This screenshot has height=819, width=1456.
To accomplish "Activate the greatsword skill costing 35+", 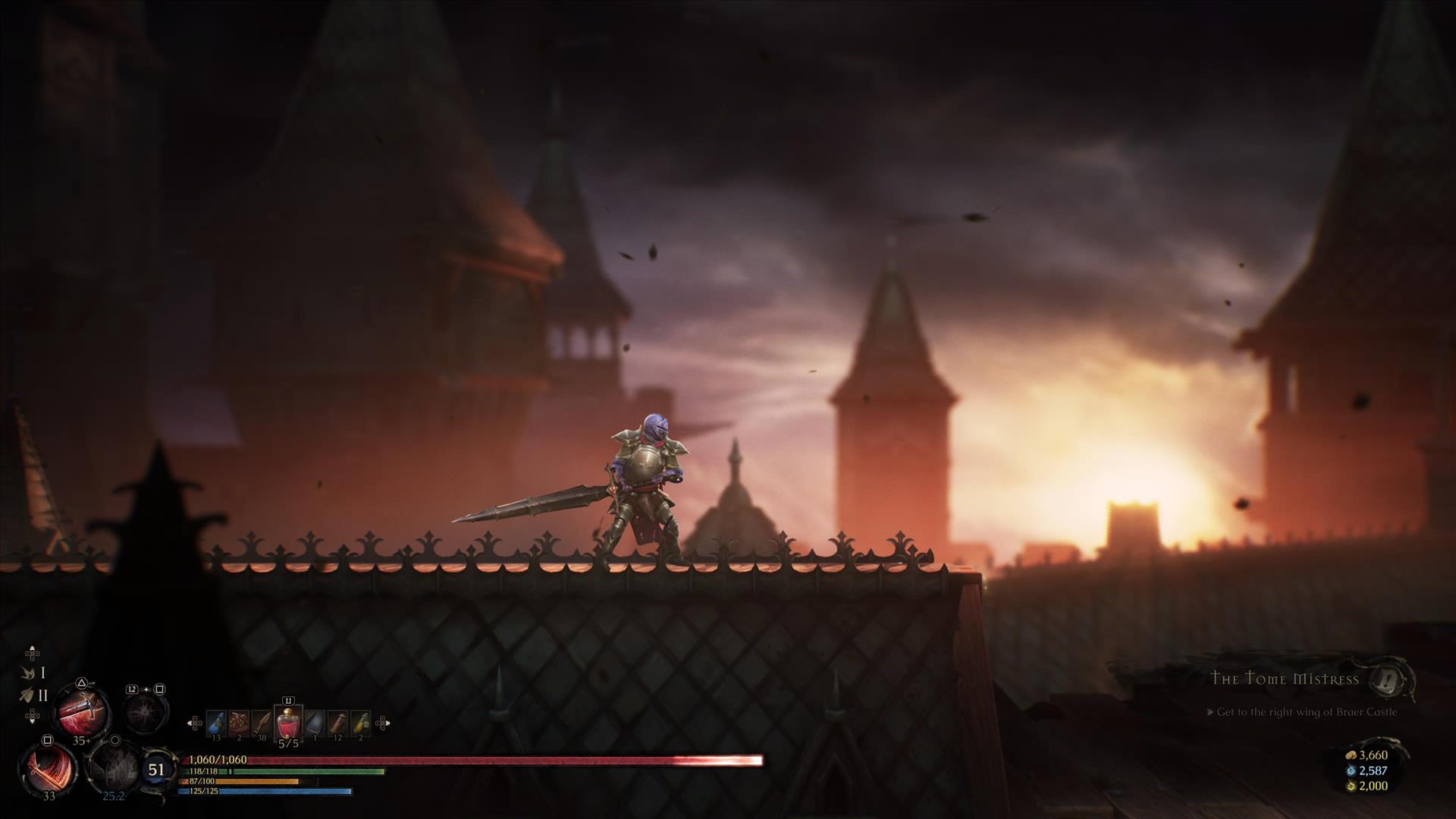I will 82,711.
